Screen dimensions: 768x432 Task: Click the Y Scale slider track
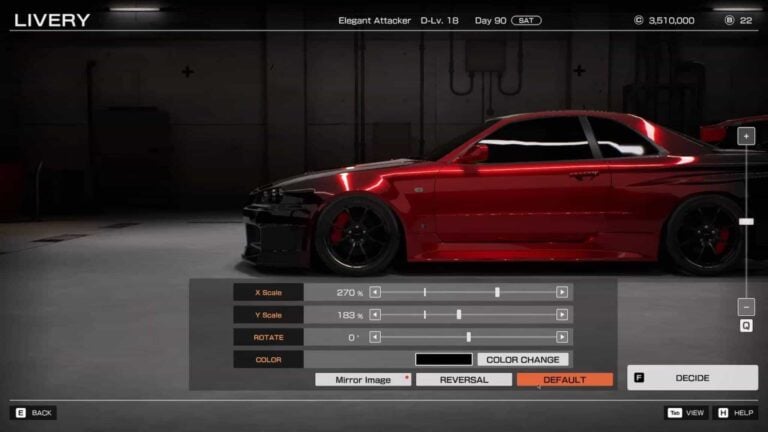pyautogui.click(x=468, y=315)
